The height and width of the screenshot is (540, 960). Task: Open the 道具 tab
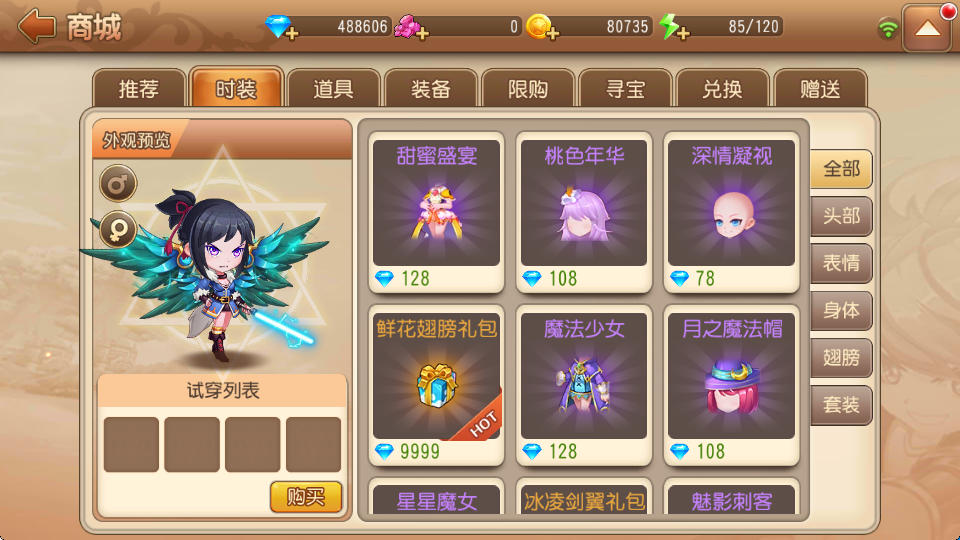coord(333,89)
